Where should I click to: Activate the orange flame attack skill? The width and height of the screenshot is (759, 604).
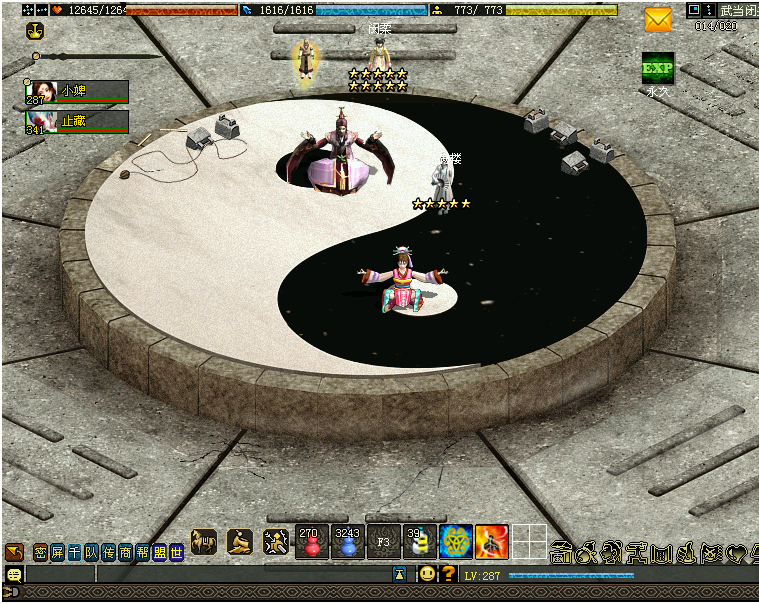491,542
